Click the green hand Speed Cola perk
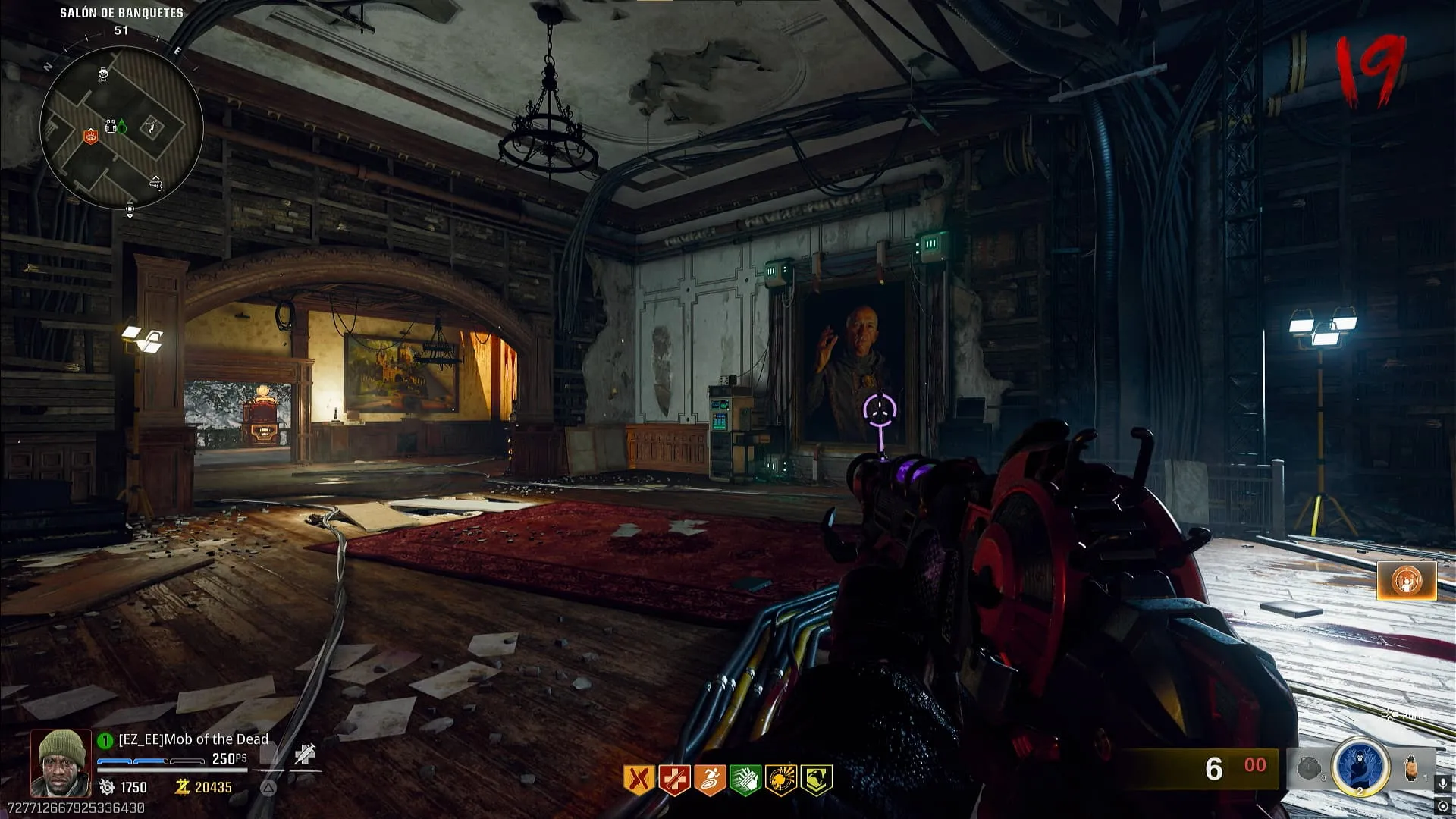Viewport: 1456px width, 819px height. pos(745,780)
